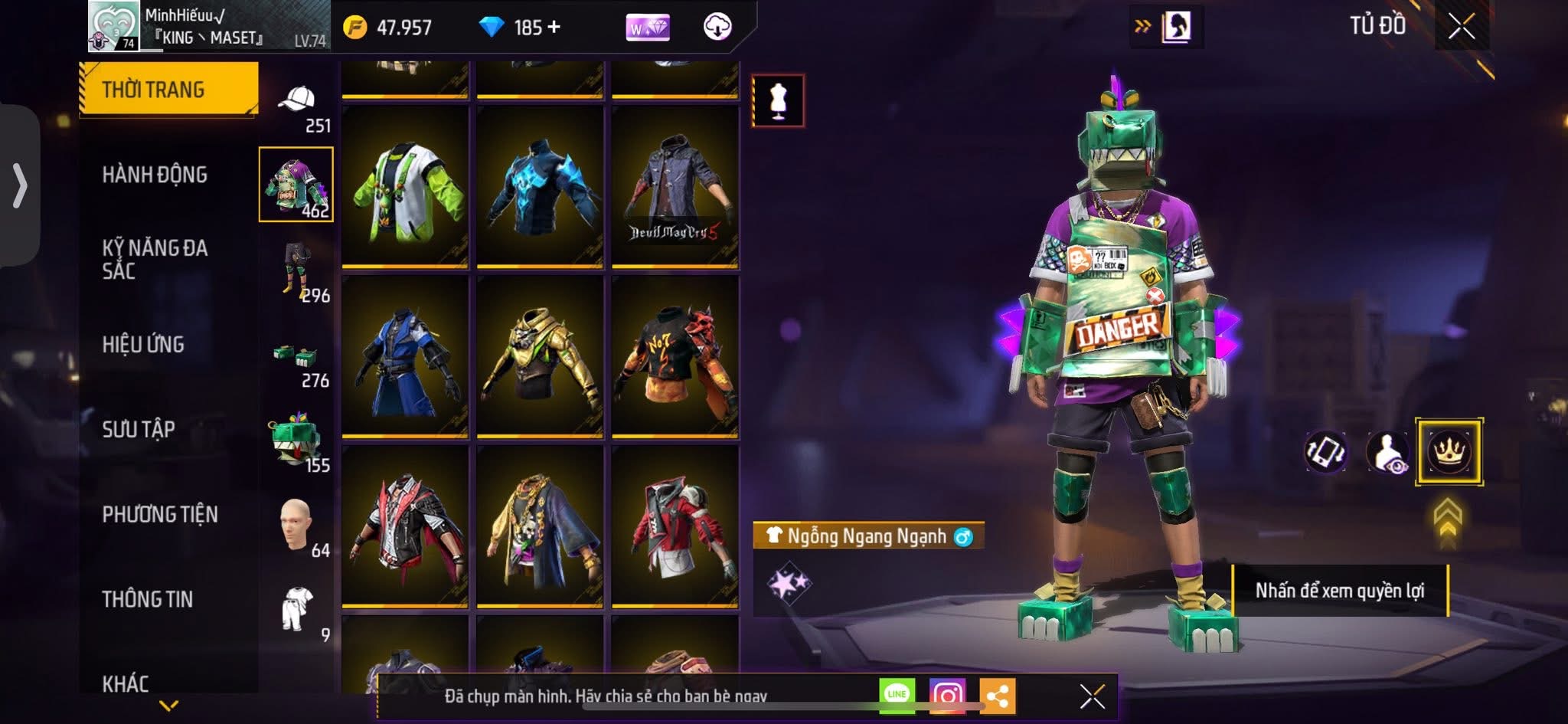Screen dimensions: 1568x724
Task: Select the Thời Trang tab
Action: [168, 90]
